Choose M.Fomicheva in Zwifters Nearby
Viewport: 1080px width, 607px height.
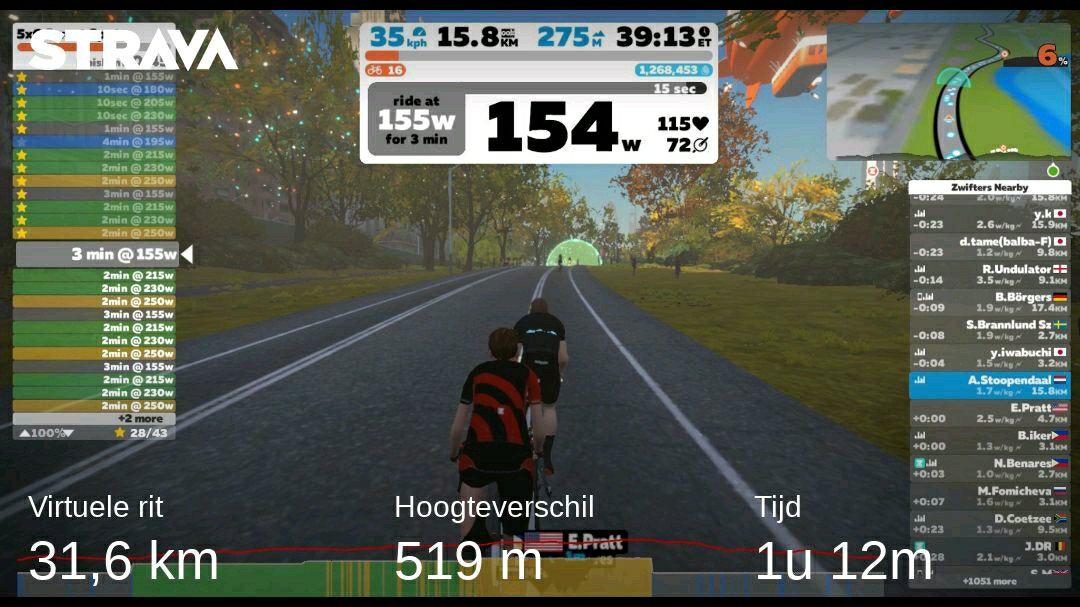(989, 496)
